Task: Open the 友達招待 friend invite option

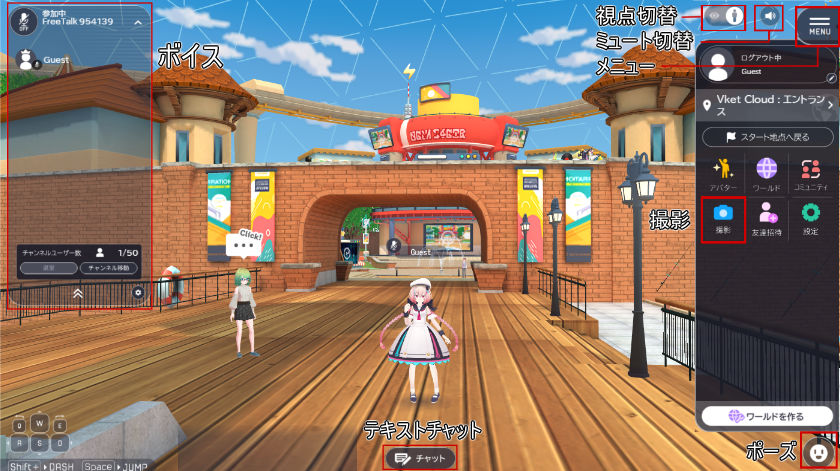Action: 767,218
